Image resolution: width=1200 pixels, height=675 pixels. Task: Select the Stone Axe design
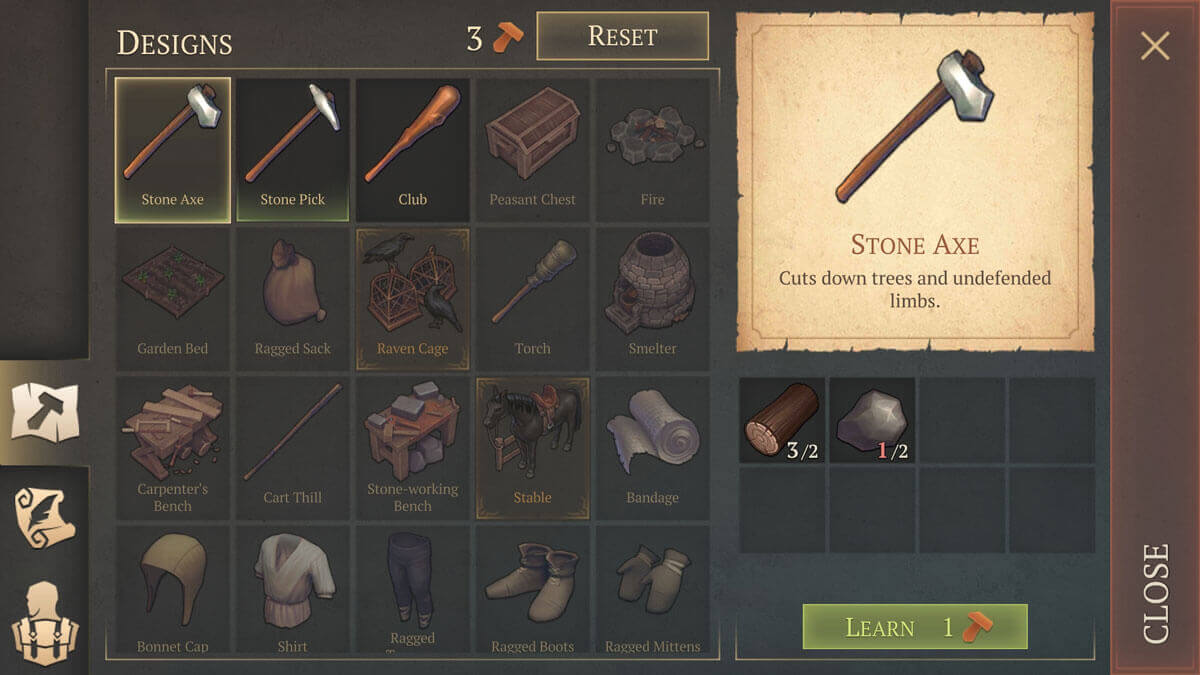click(x=173, y=148)
